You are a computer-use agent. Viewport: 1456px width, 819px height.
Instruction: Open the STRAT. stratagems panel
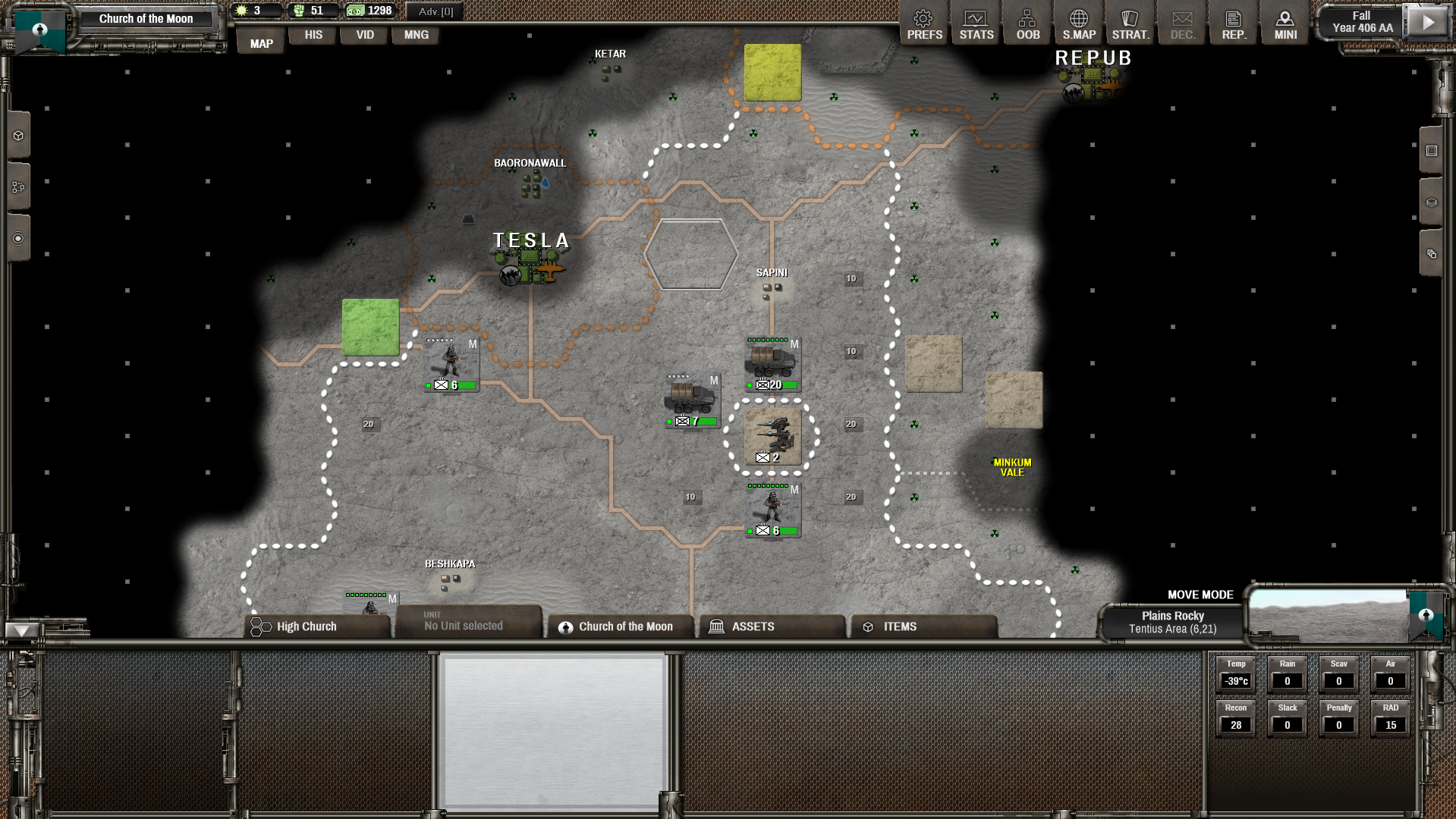pyautogui.click(x=1130, y=24)
